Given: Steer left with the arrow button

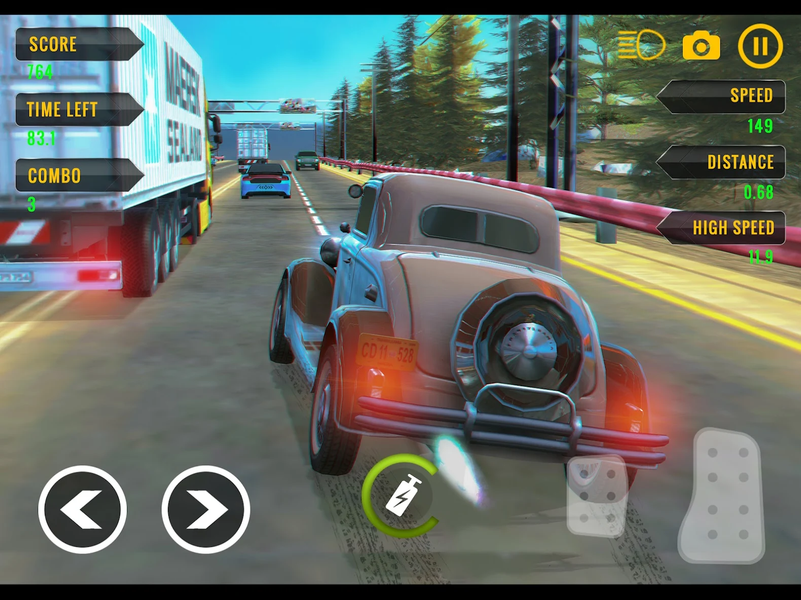Looking at the screenshot, I should [x=82, y=510].
